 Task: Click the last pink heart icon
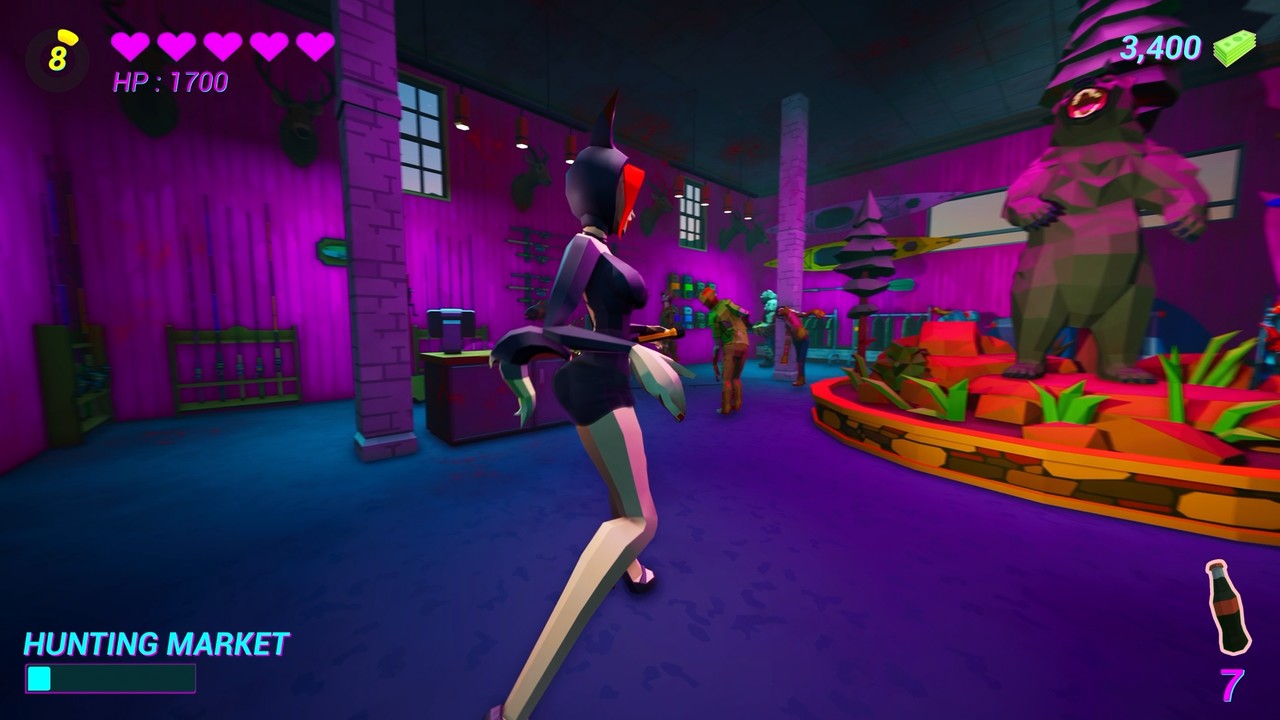(318, 46)
